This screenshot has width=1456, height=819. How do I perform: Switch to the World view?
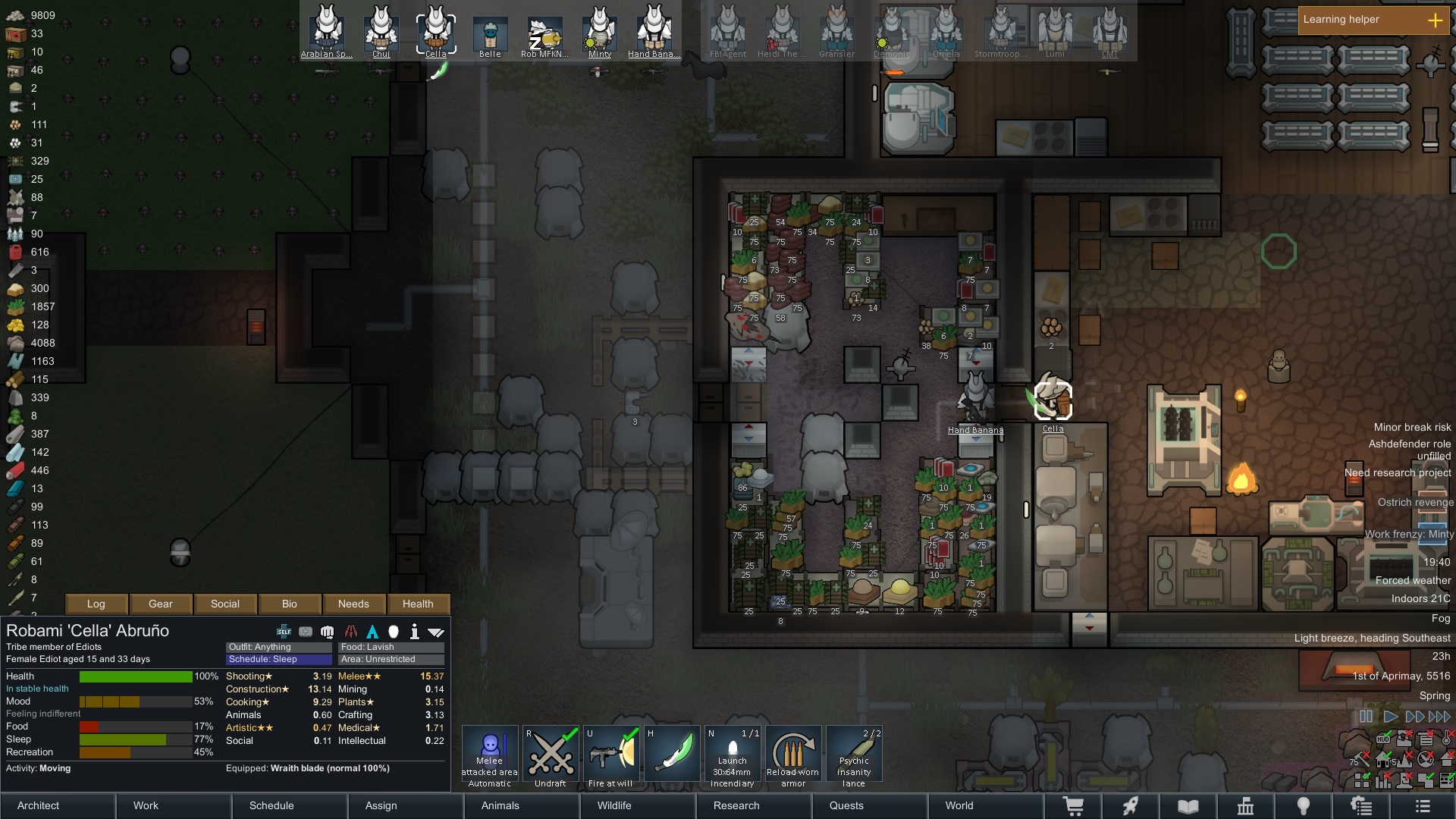(984, 805)
